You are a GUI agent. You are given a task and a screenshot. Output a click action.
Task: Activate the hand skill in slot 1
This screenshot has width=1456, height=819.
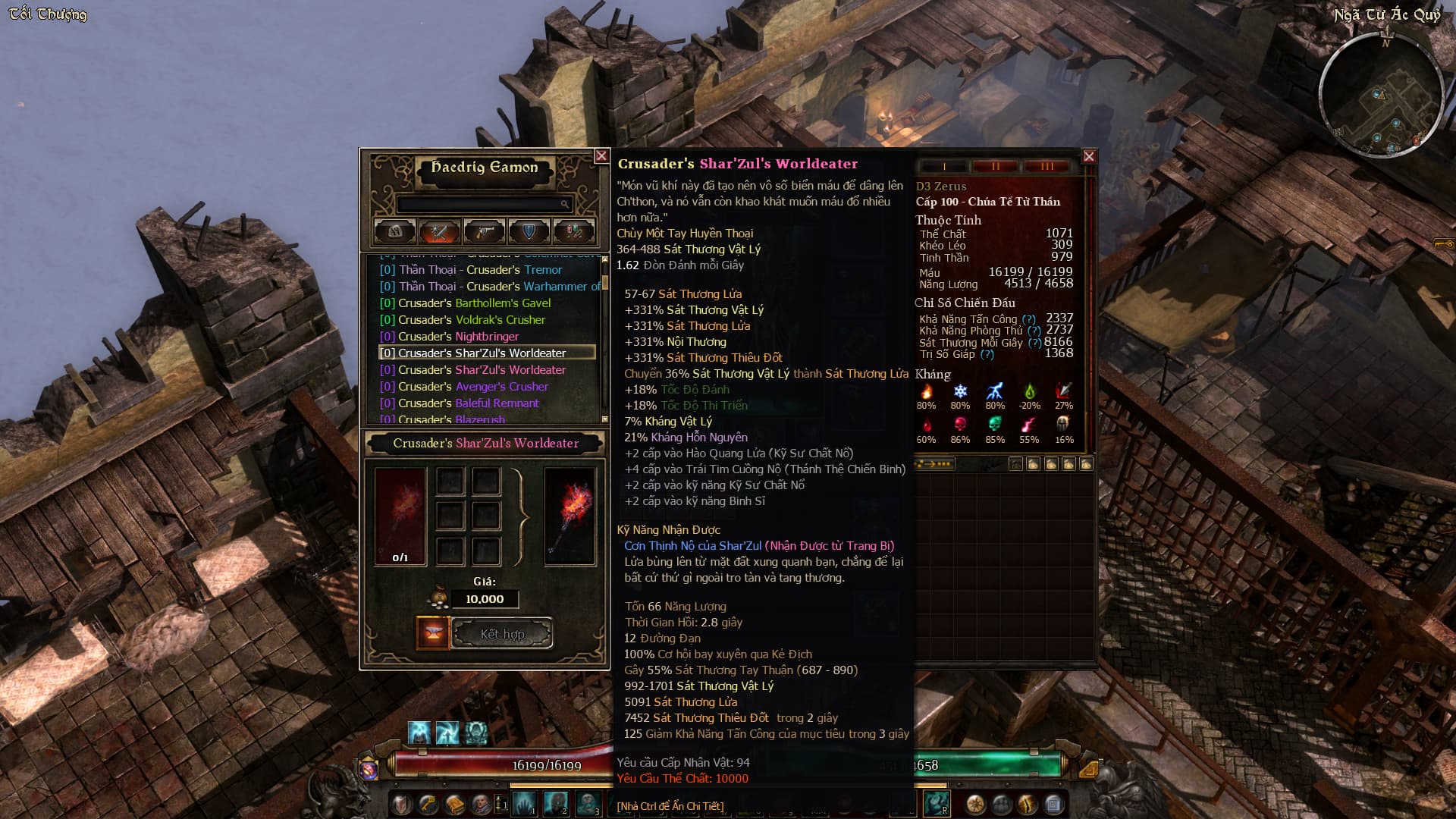(524, 803)
